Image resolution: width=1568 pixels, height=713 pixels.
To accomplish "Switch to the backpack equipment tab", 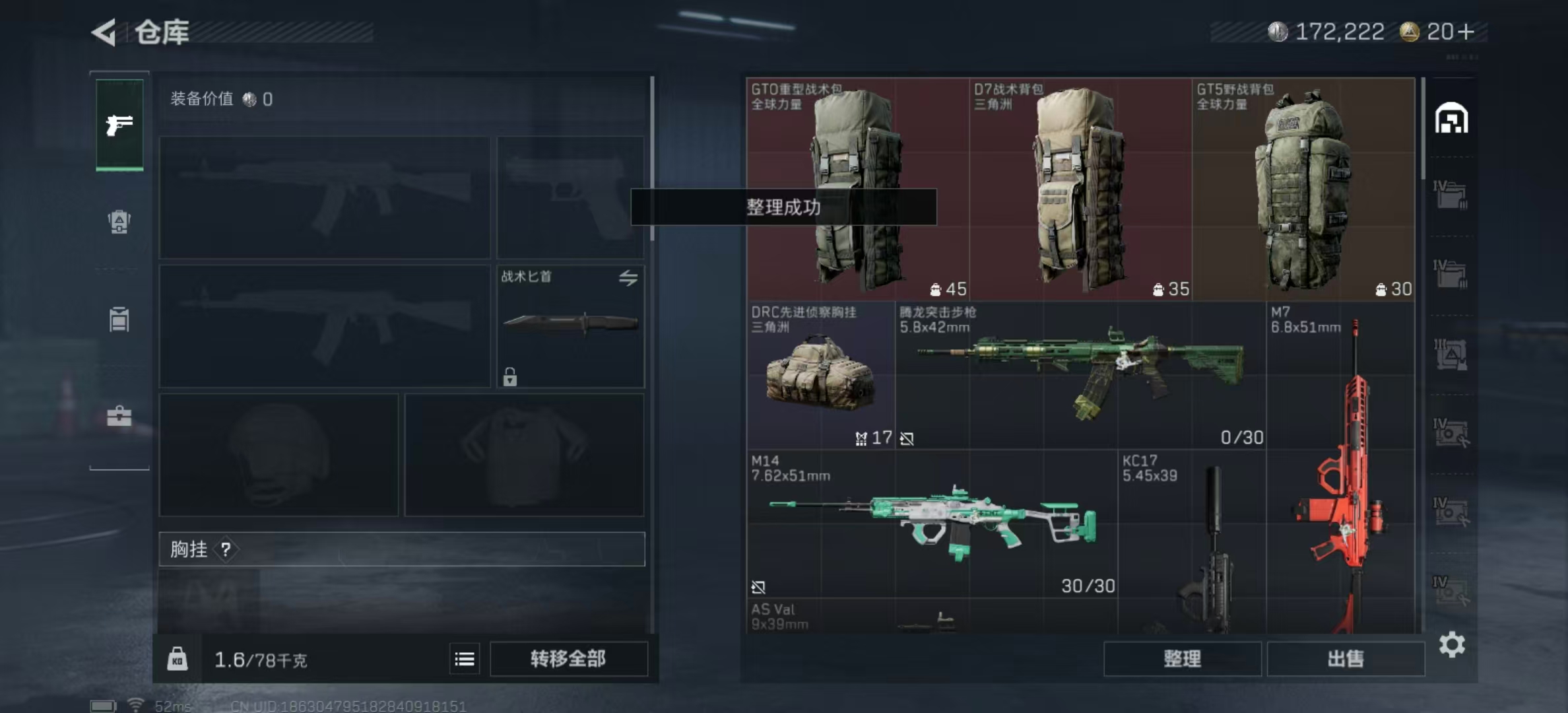I will (x=119, y=222).
